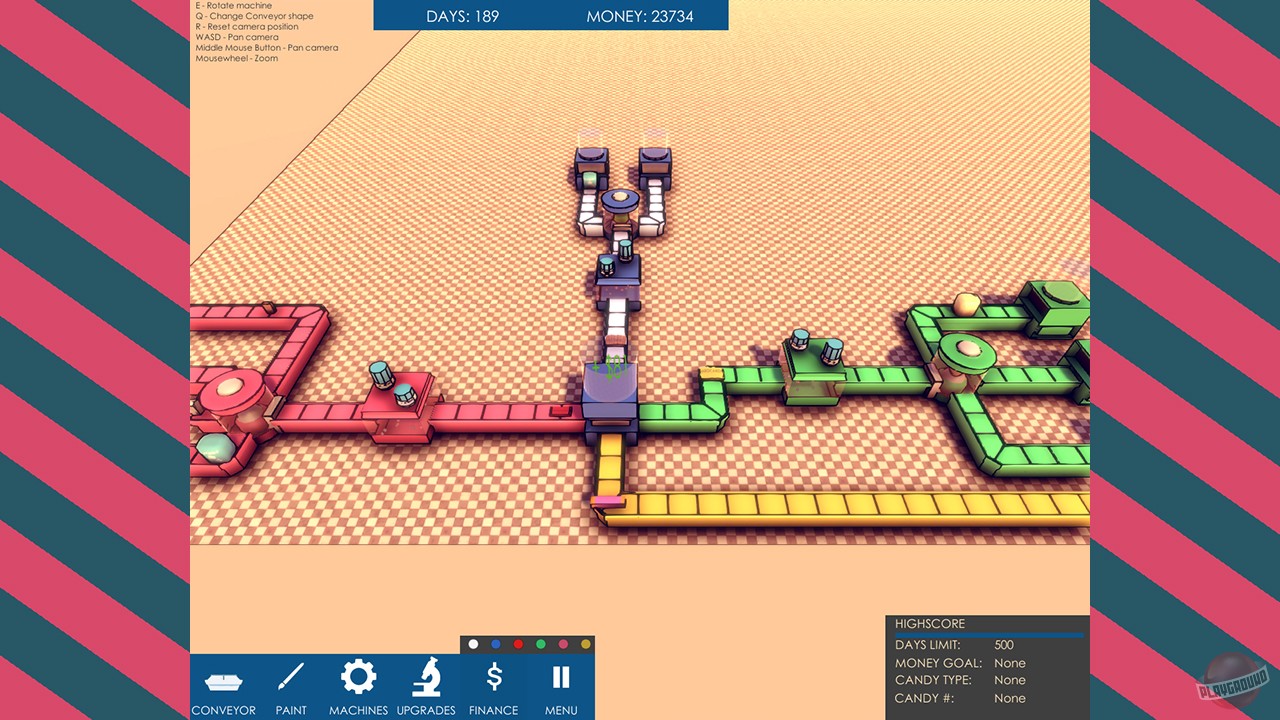Screen dimensions: 1280x720
Task: Choose the white paint color
Action: click(x=473, y=644)
